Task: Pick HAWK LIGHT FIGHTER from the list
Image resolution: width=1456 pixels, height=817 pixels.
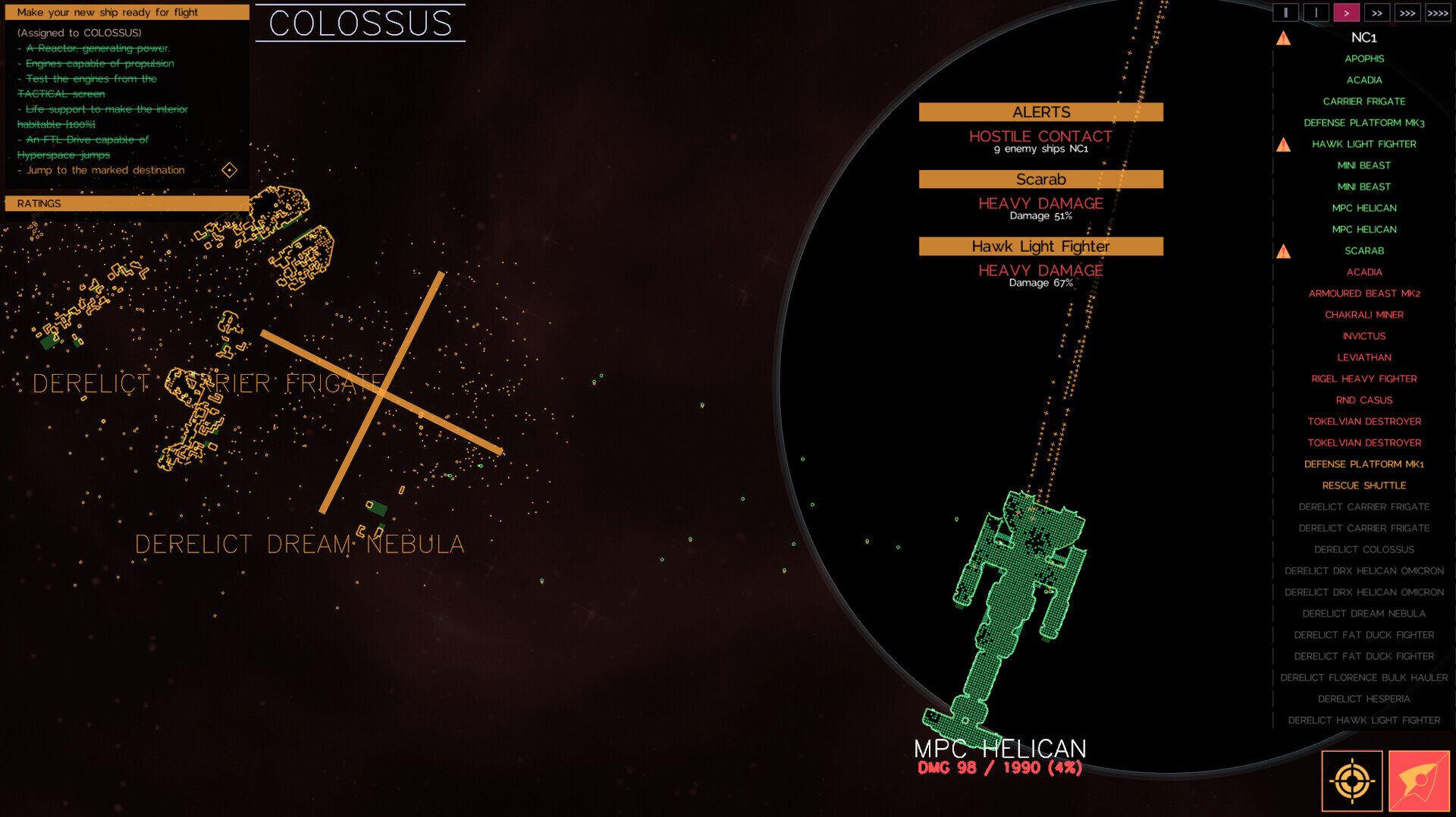Action: [1363, 144]
